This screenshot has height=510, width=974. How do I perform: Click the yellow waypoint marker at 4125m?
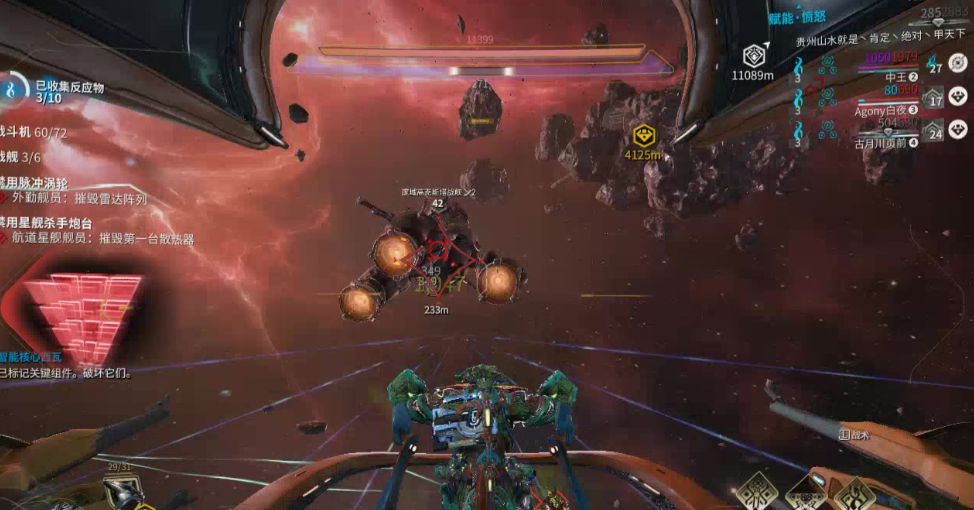643,135
